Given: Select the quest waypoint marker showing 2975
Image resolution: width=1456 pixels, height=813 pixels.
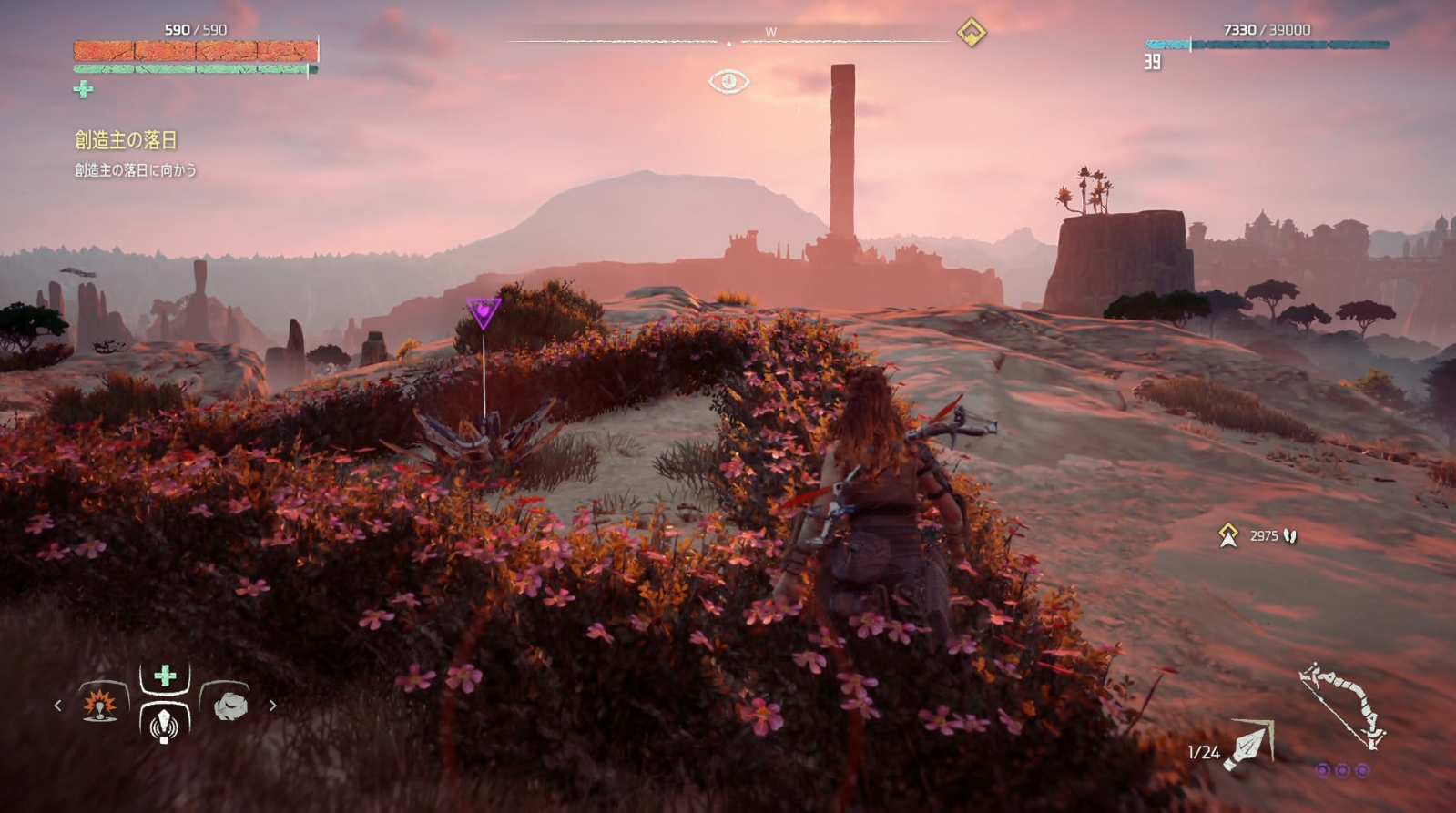Looking at the screenshot, I should tap(1228, 535).
